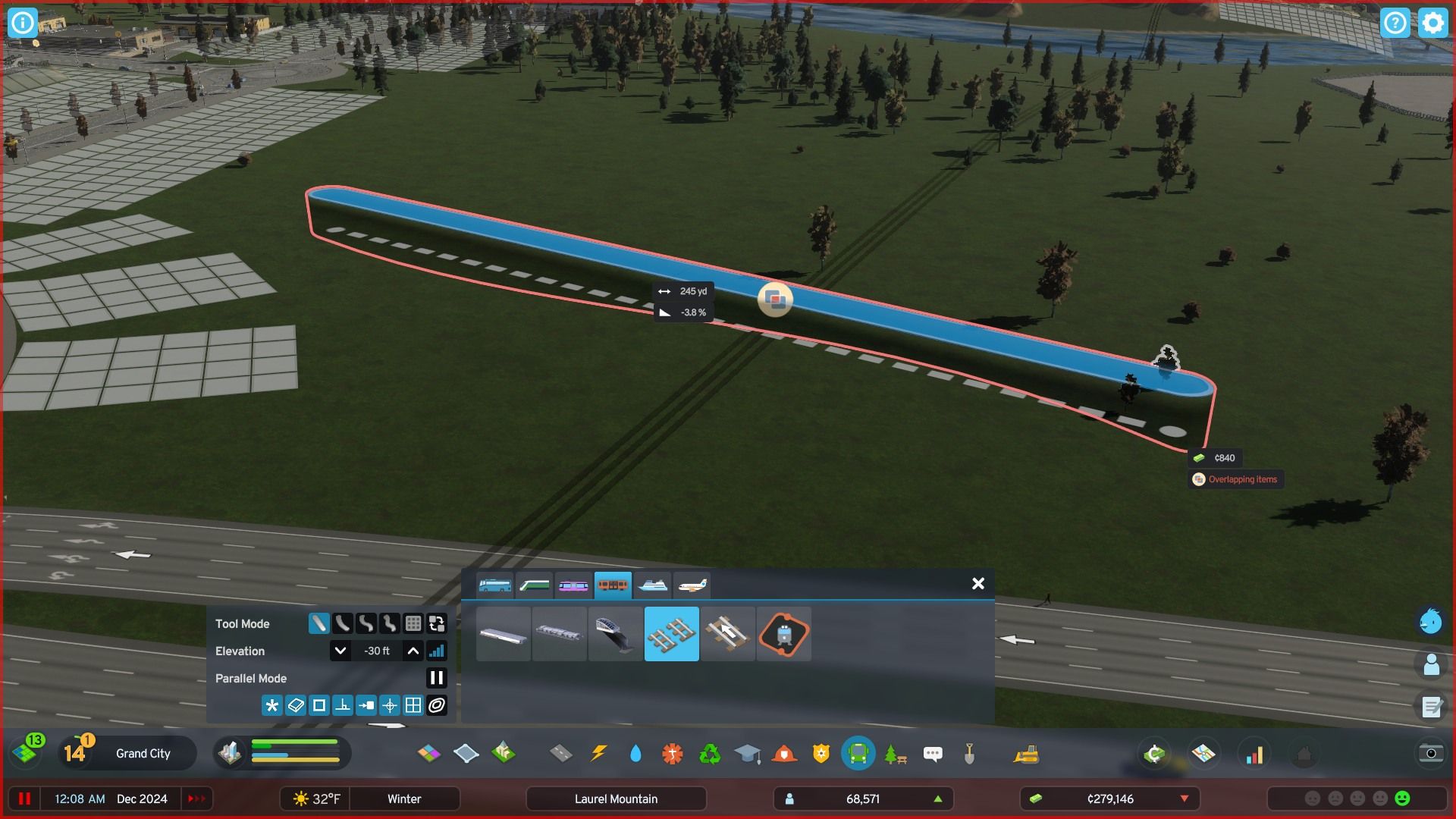Viewport: 1456px width, 819px height.
Task: Switch to the ship transport tab
Action: (654, 584)
